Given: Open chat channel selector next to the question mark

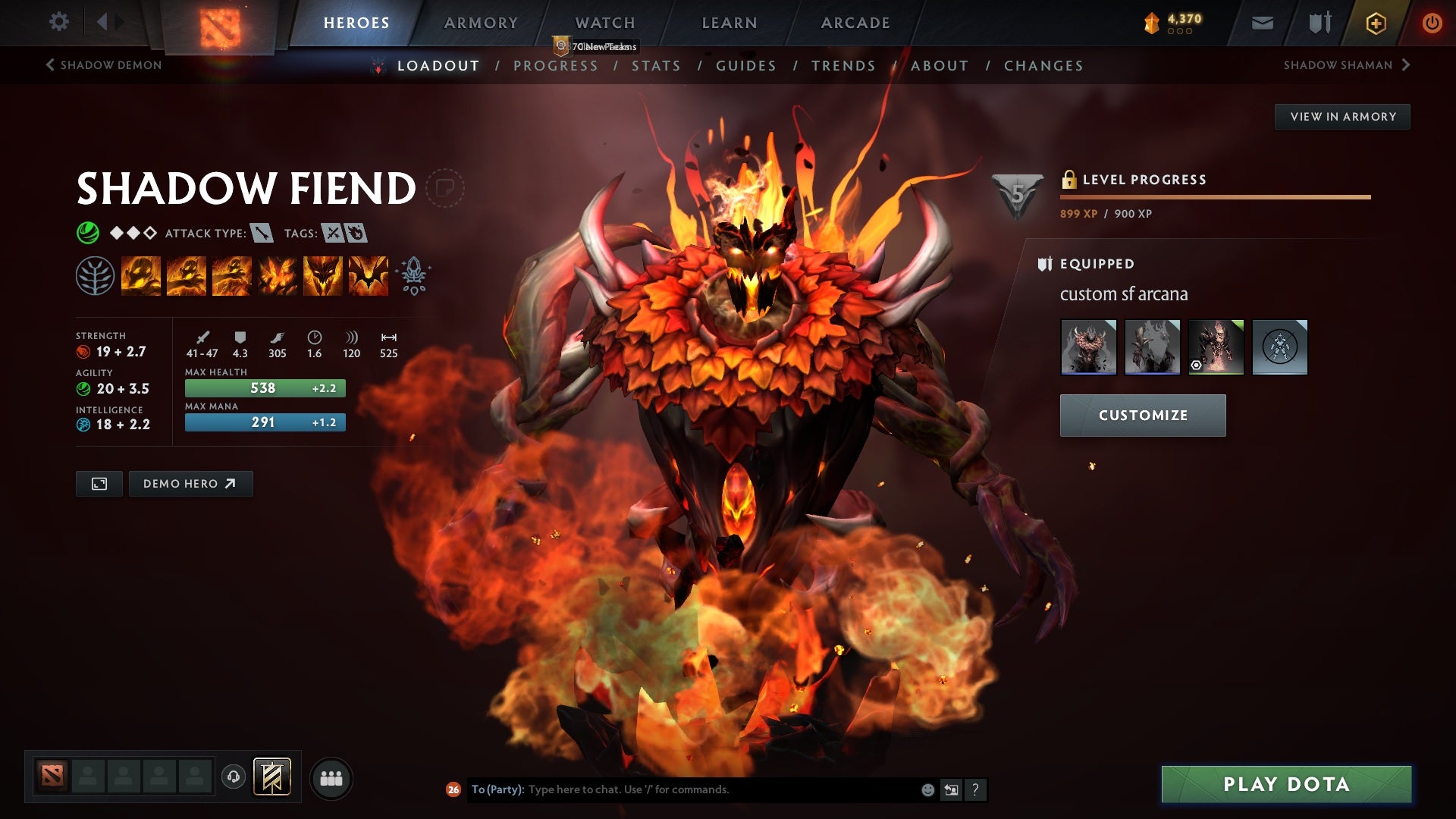Looking at the screenshot, I should (951, 790).
